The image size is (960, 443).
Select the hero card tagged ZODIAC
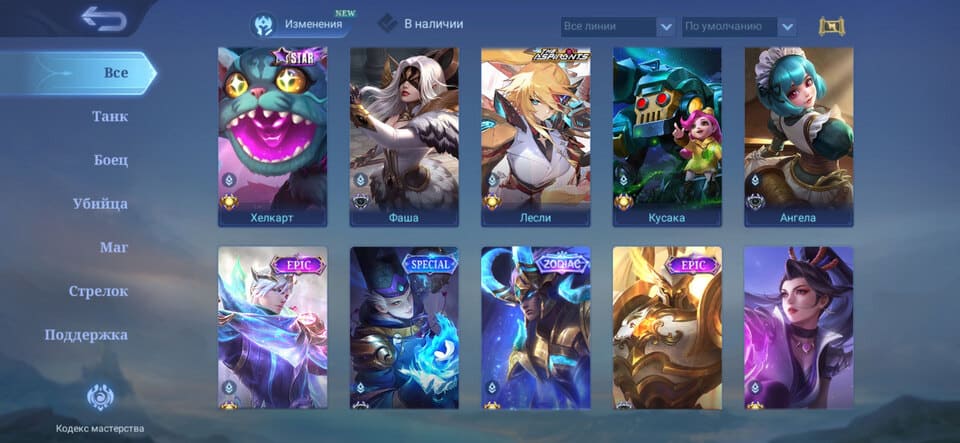click(x=535, y=328)
